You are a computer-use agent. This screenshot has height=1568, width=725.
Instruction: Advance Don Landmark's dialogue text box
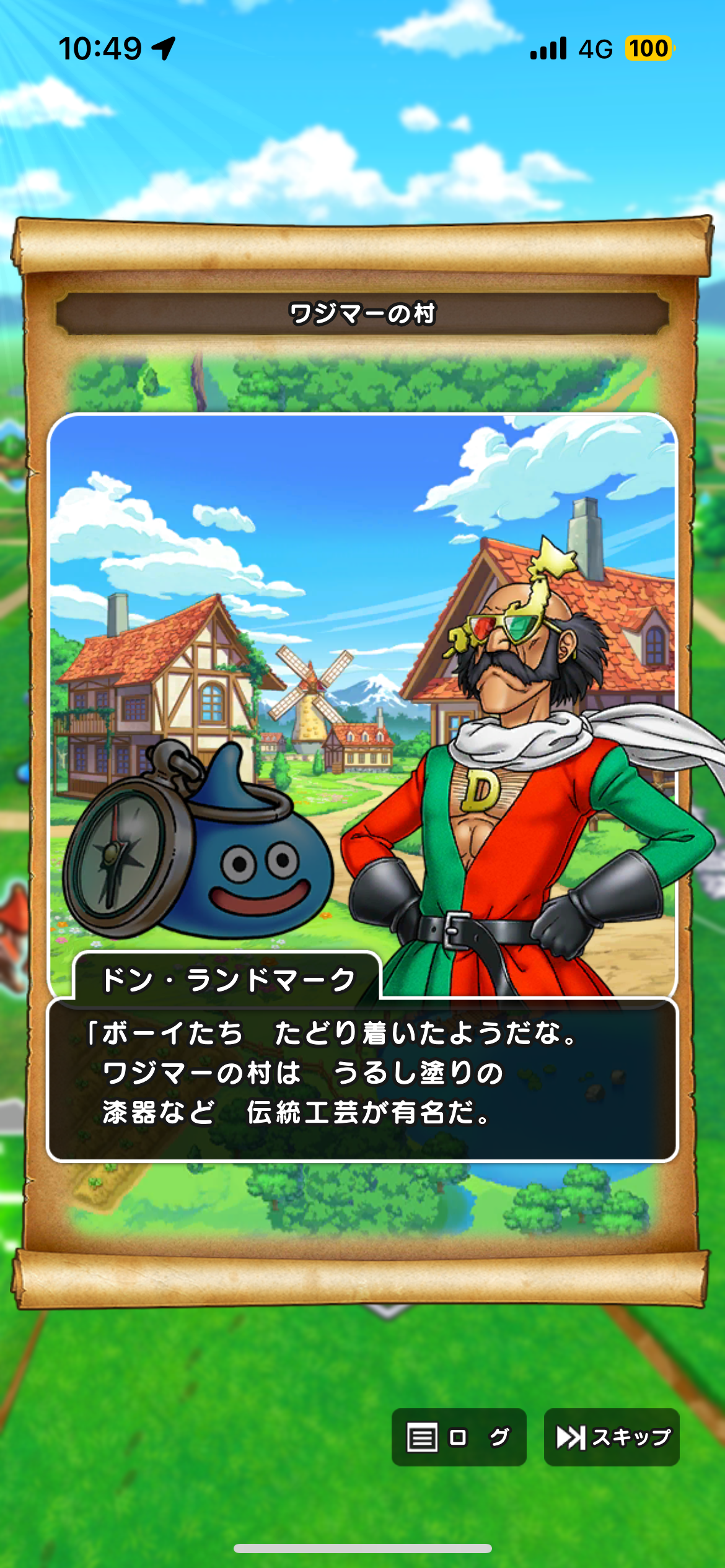tap(362, 1079)
